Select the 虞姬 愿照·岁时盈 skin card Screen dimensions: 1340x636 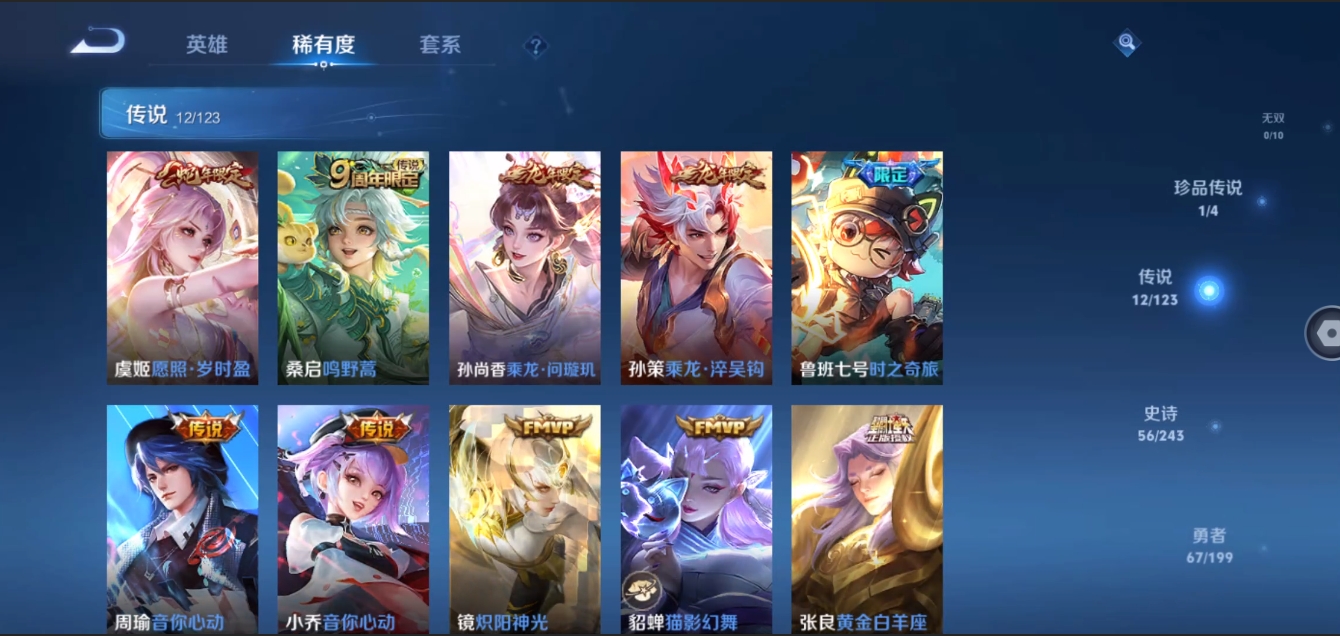(182, 267)
